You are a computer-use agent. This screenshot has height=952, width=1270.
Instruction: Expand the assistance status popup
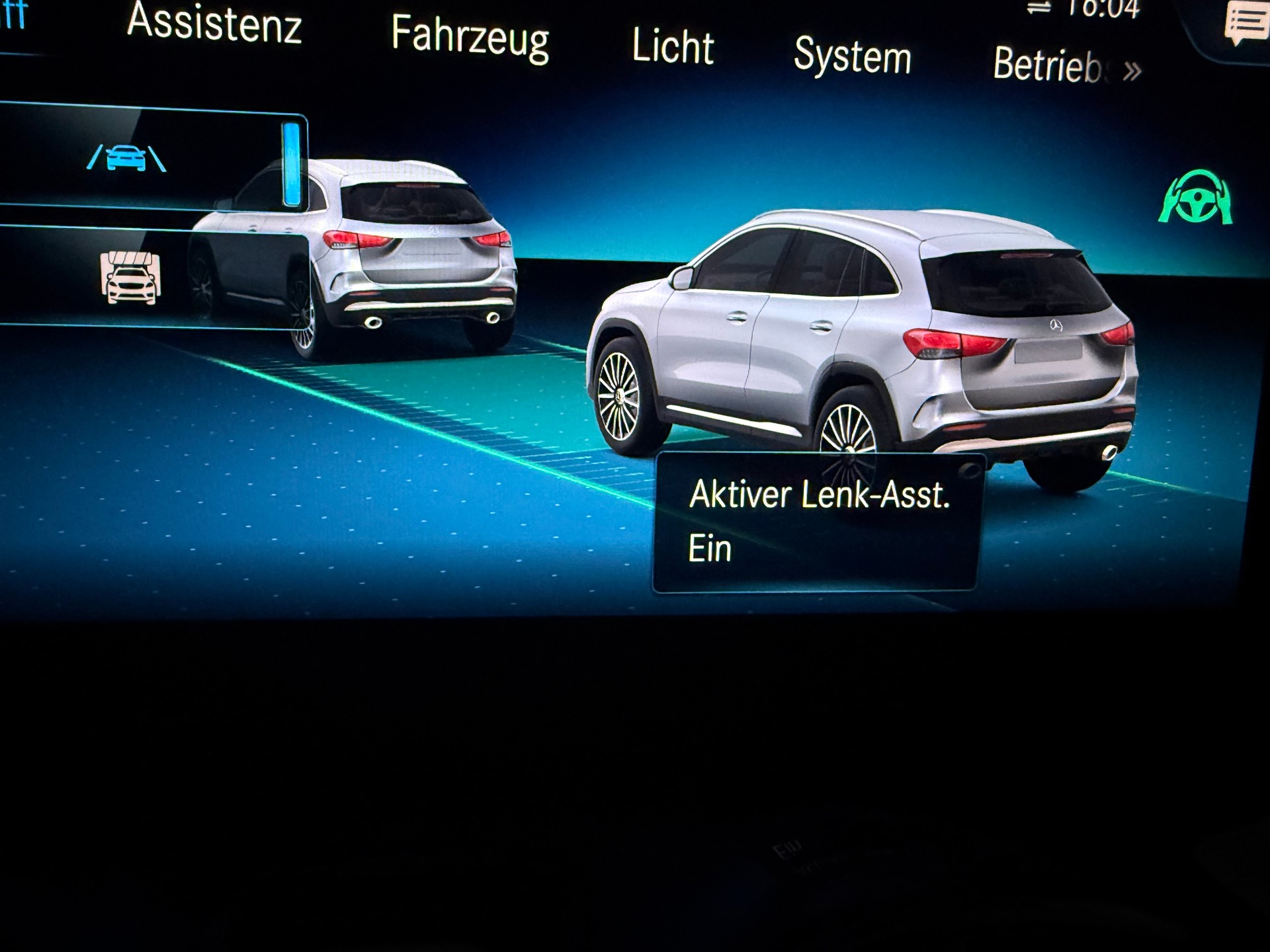[820, 522]
